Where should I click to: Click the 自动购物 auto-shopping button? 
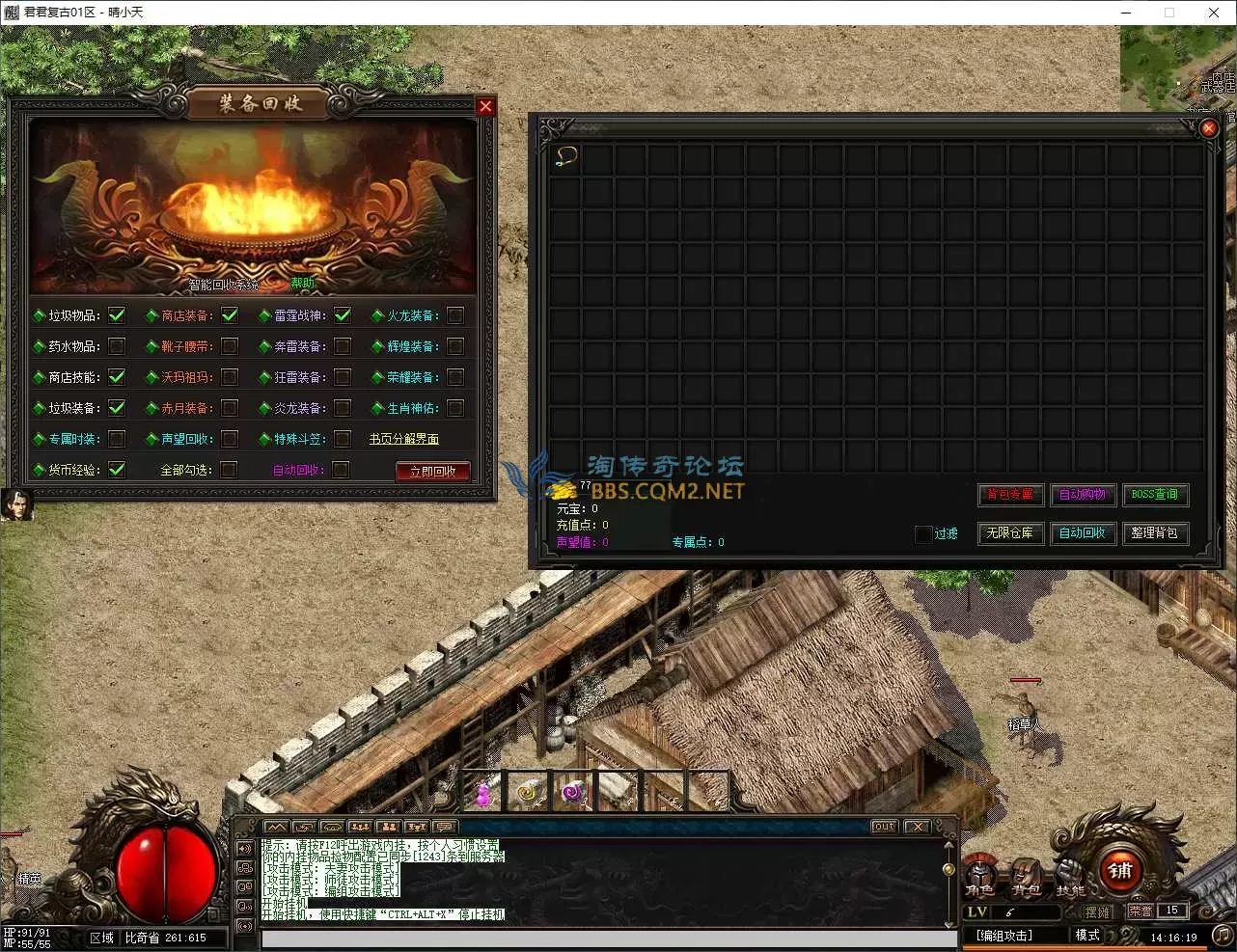click(x=1083, y=495)
